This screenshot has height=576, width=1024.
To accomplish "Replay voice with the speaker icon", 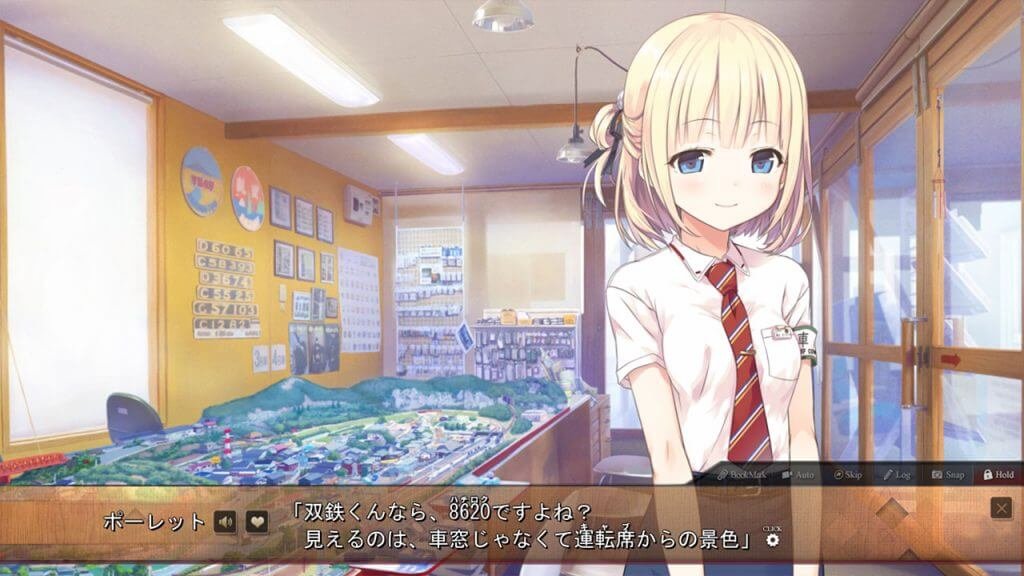I will click(x=225, y=521).
